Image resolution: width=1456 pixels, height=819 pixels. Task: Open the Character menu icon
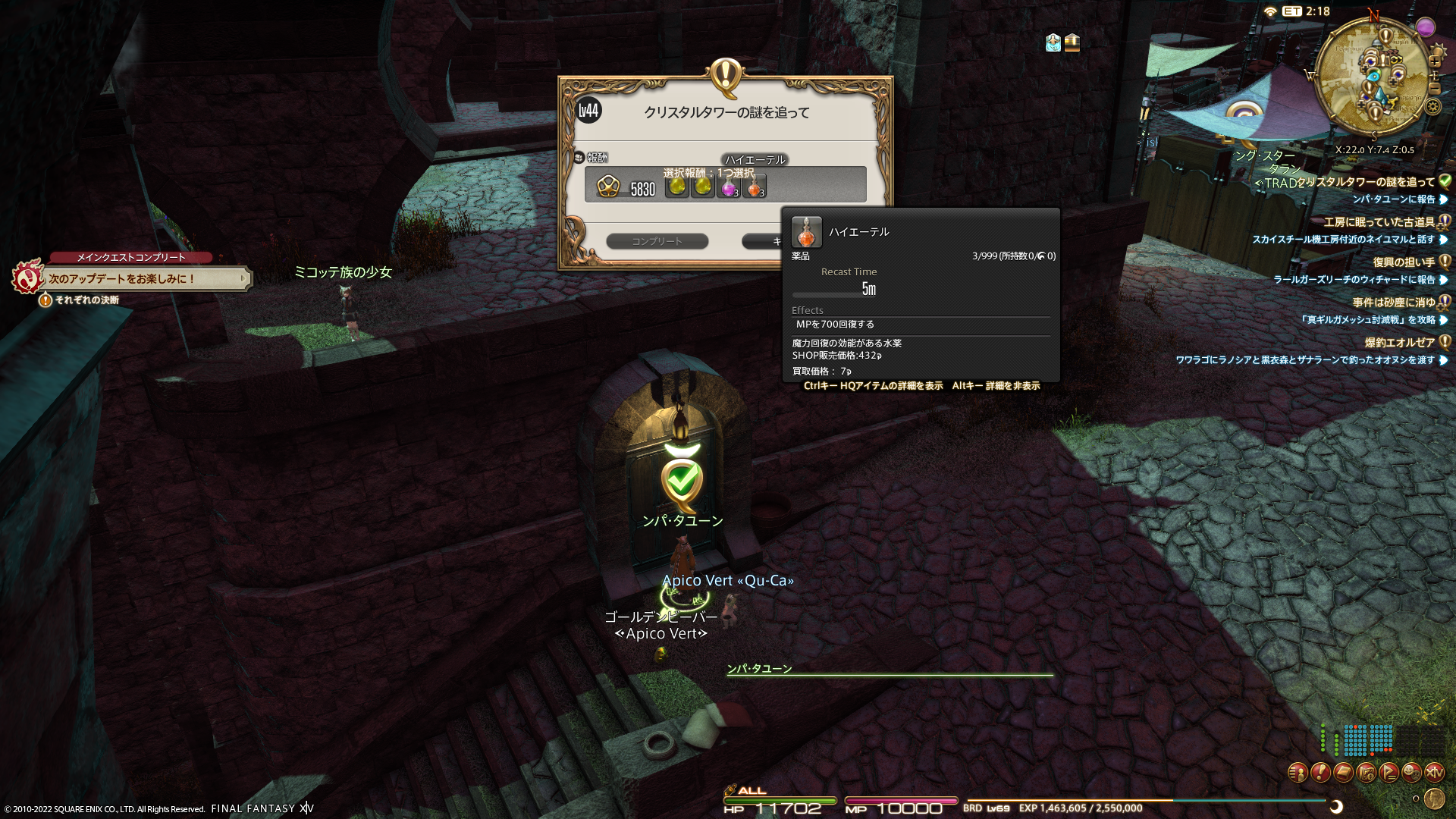[x=1298, y=773]
